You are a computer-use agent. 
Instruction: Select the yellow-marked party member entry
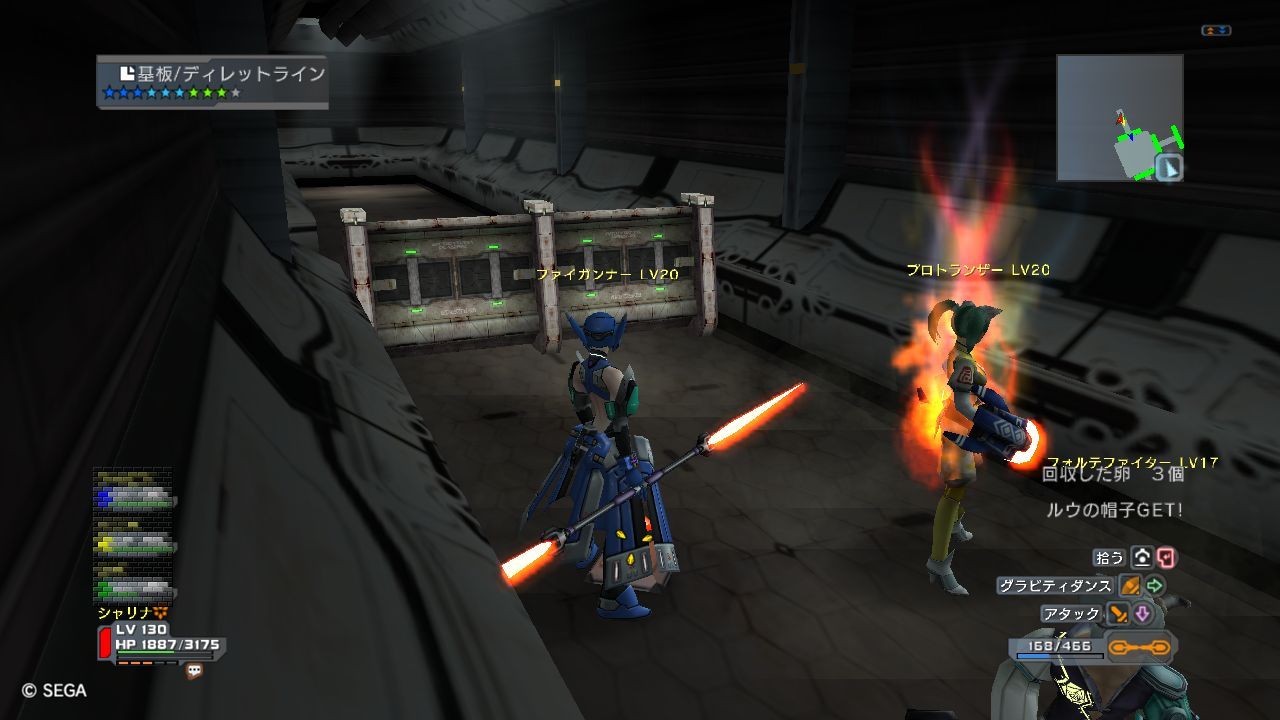coord(135,543)
